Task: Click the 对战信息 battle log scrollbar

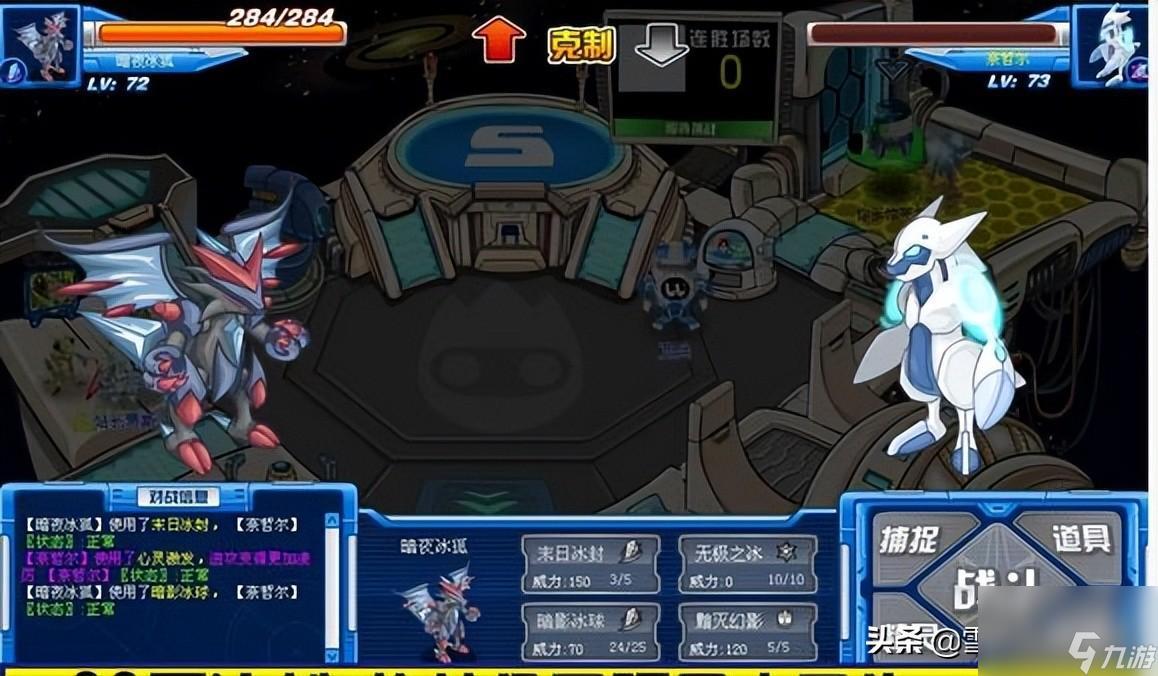Action: 334,582
